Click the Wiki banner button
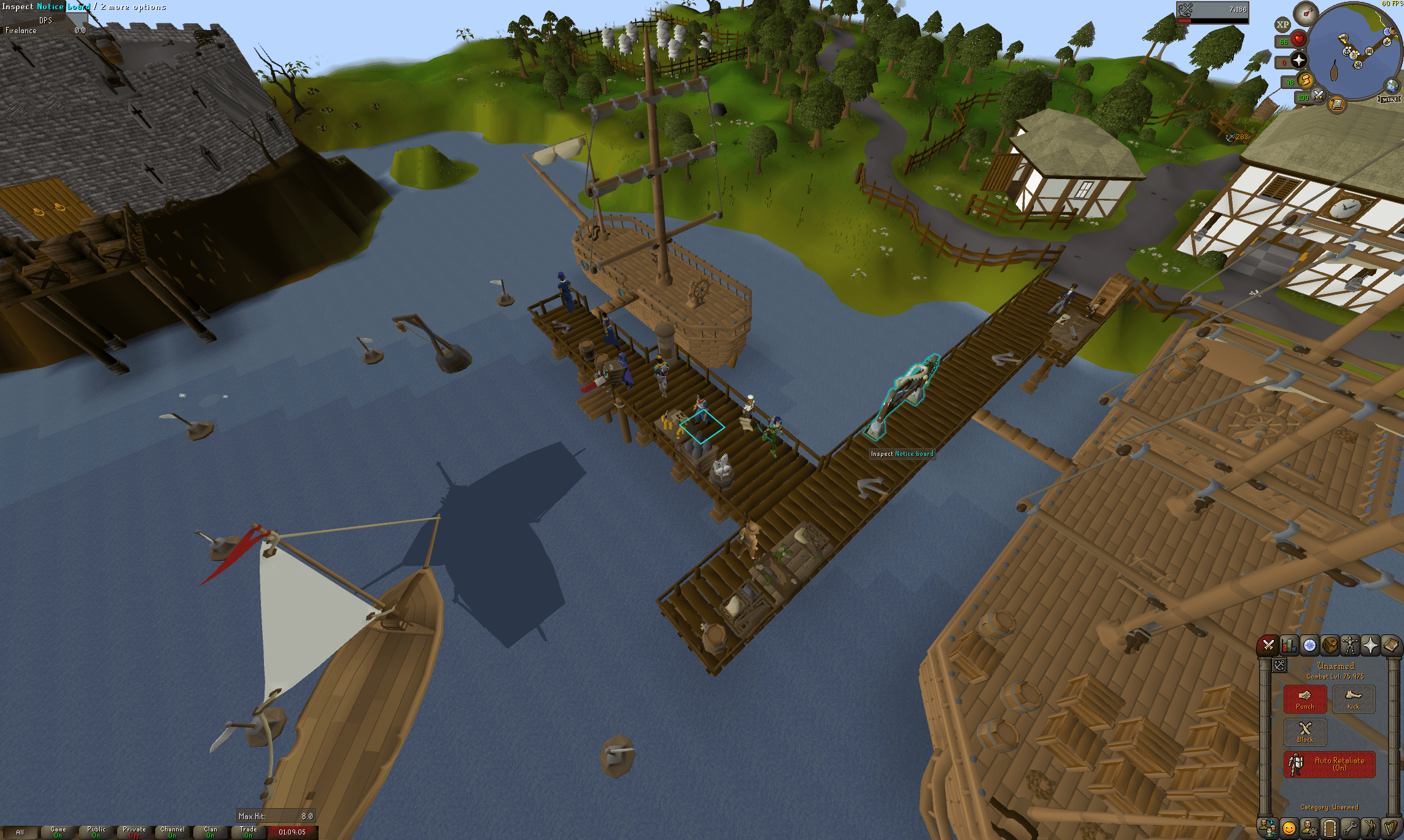 1389,99
